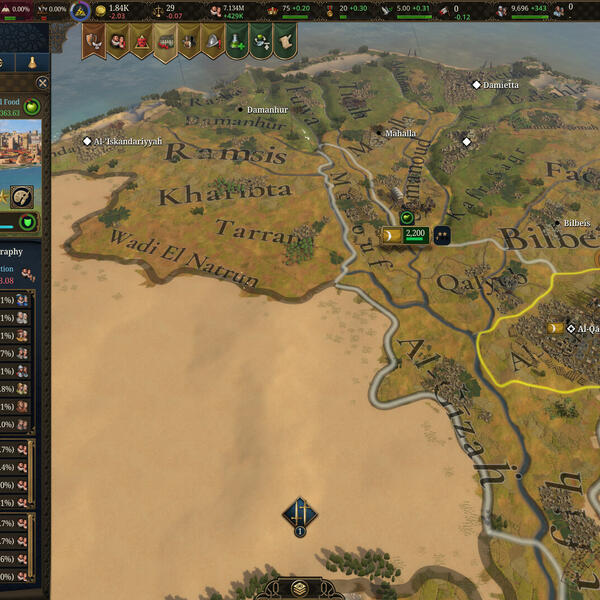Click the green apple food icon

(x=32, y=107)
